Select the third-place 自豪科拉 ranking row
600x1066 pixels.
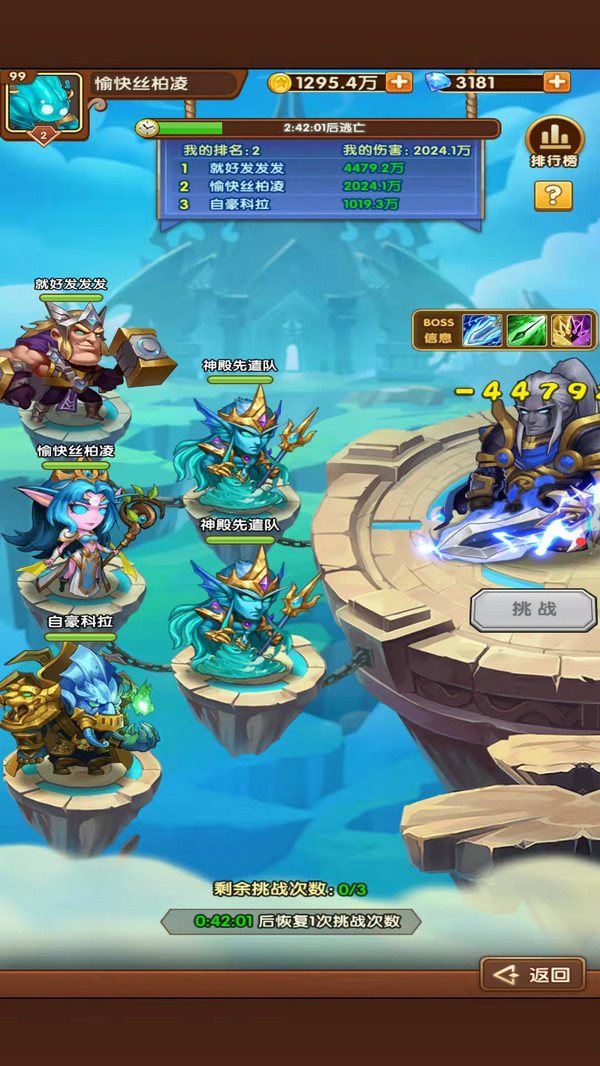[x=320, y=204]
